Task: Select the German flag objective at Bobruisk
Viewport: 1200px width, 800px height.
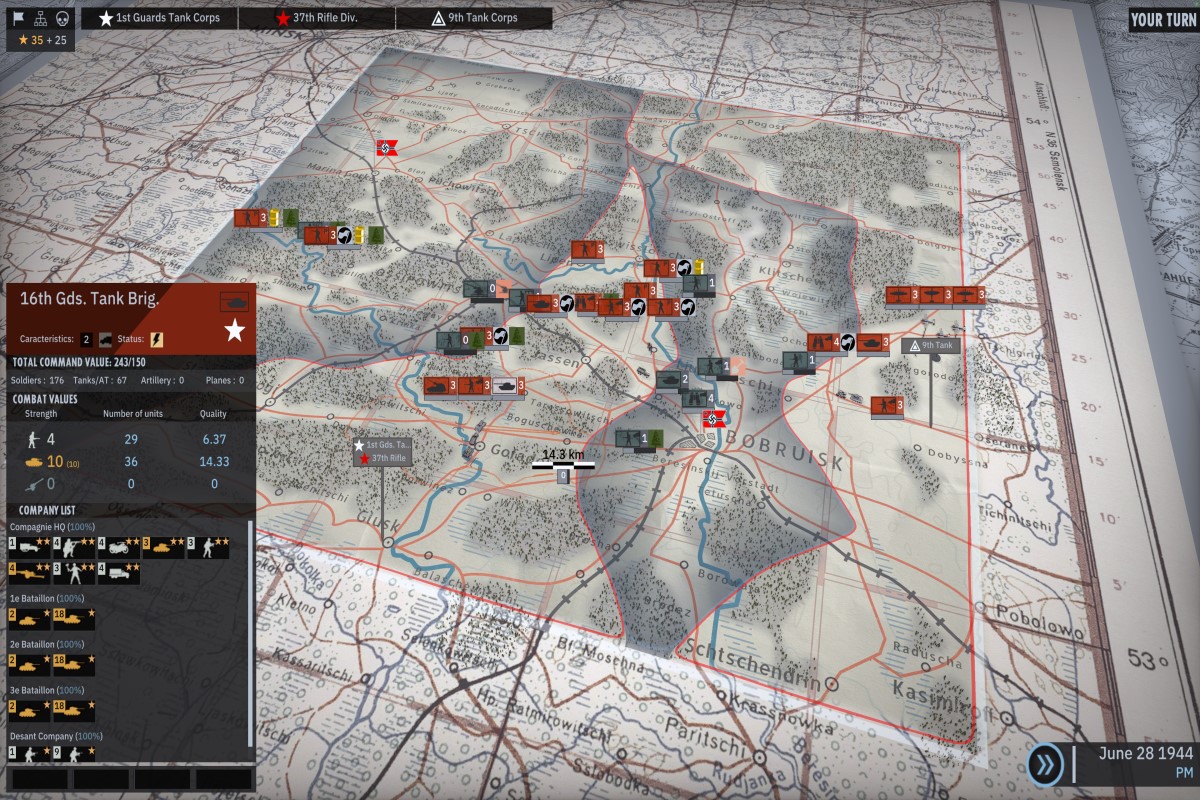Action: [x=714, y=420]
